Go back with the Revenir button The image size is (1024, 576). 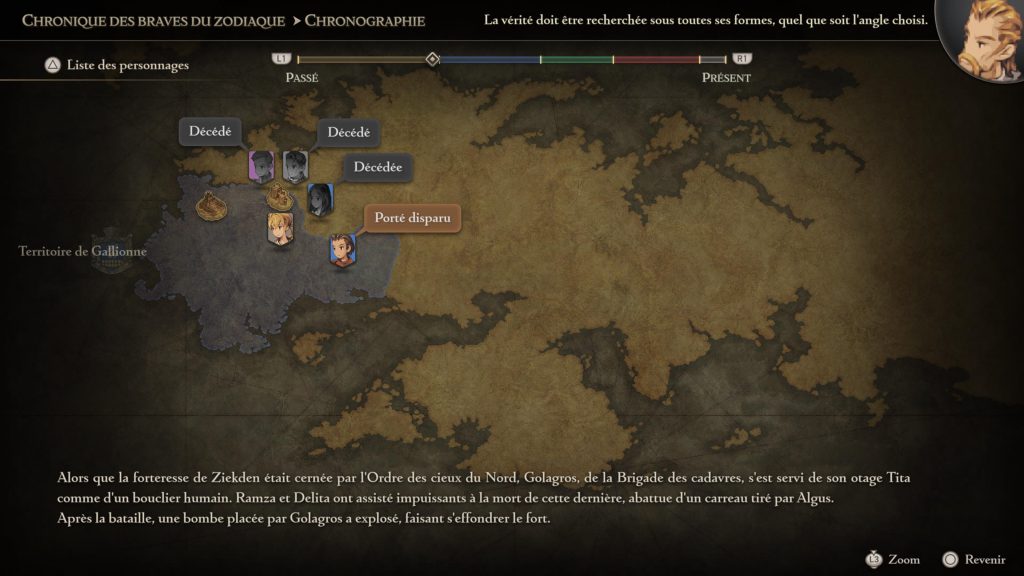[x=975, y=559]
